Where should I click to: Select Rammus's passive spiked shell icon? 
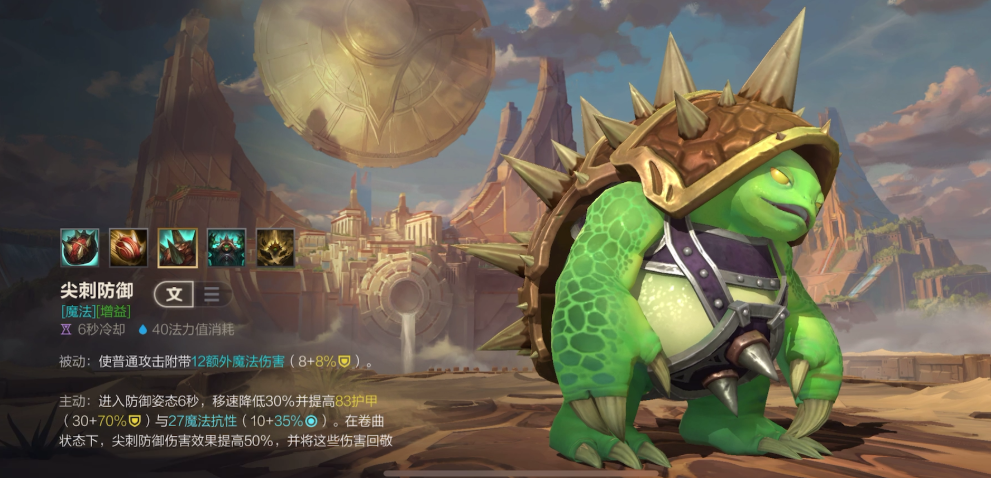coord(79,247)
